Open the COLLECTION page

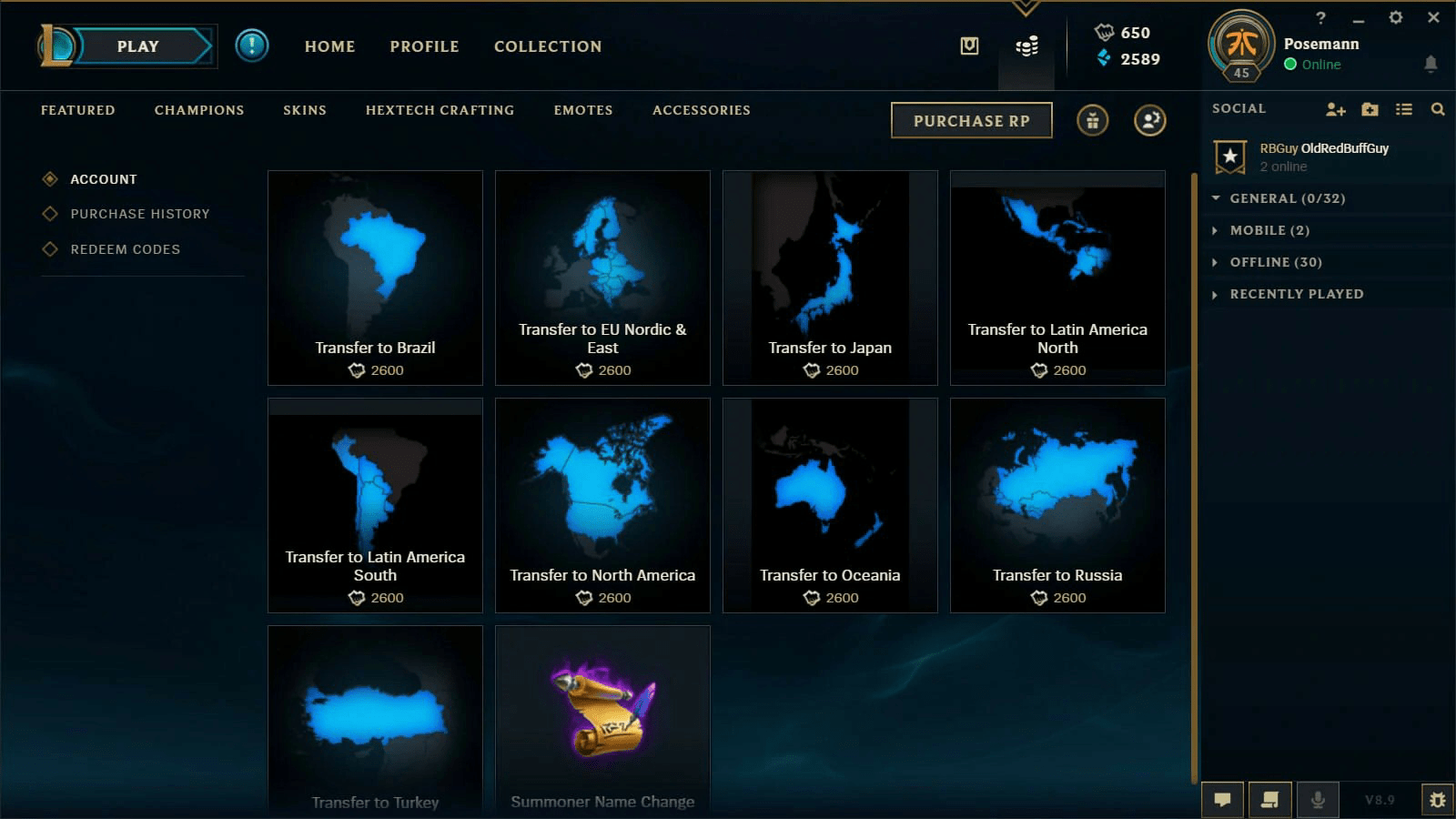tap(547, 46)
